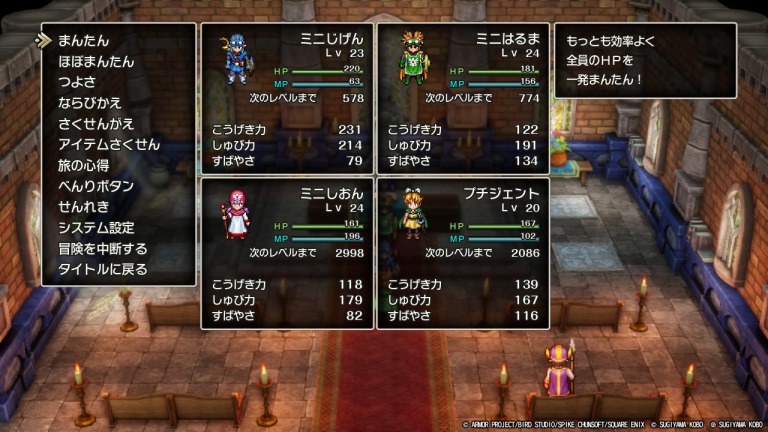Choose アイテムさくせん entry
The width and height of the screenshot is (768, 432).
109,145
